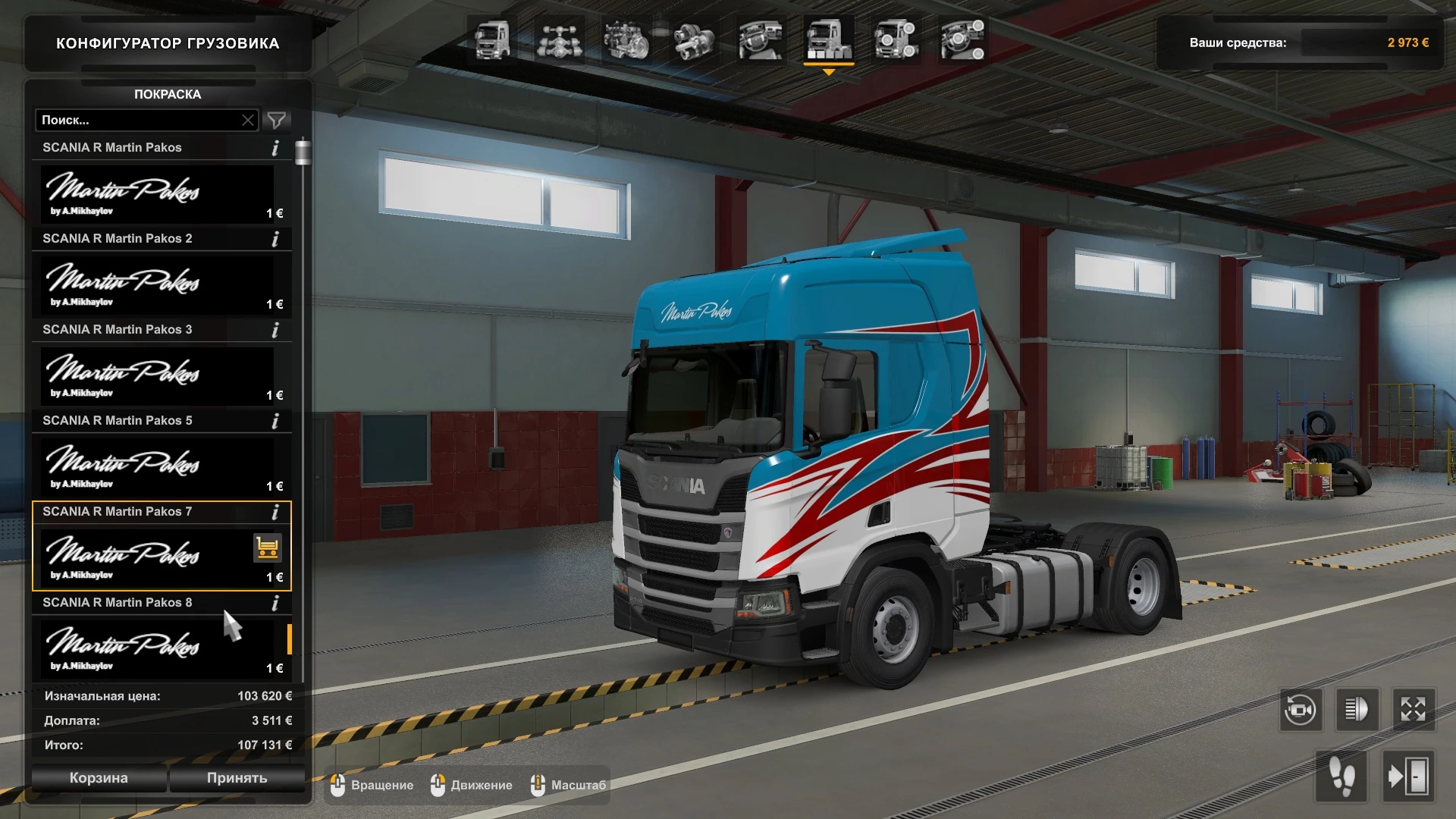Expand info for SCANIA R Martin Pakos 5

pos(275,421)
